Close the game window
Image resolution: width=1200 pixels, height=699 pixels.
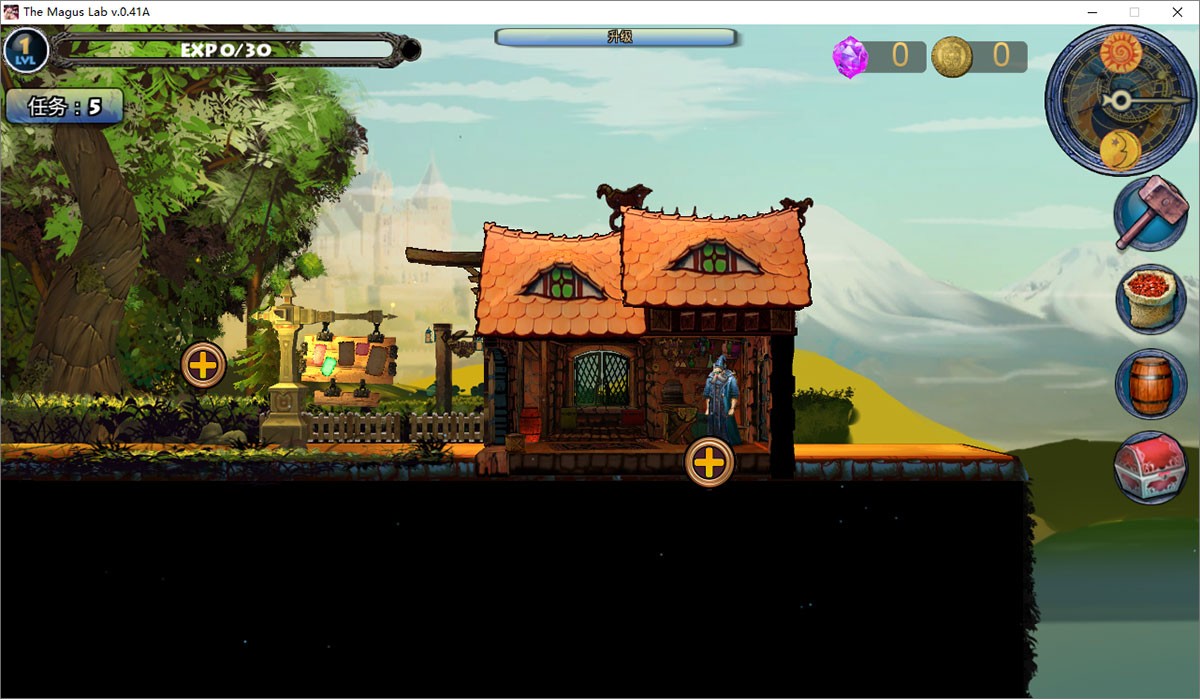point(1176,12)
